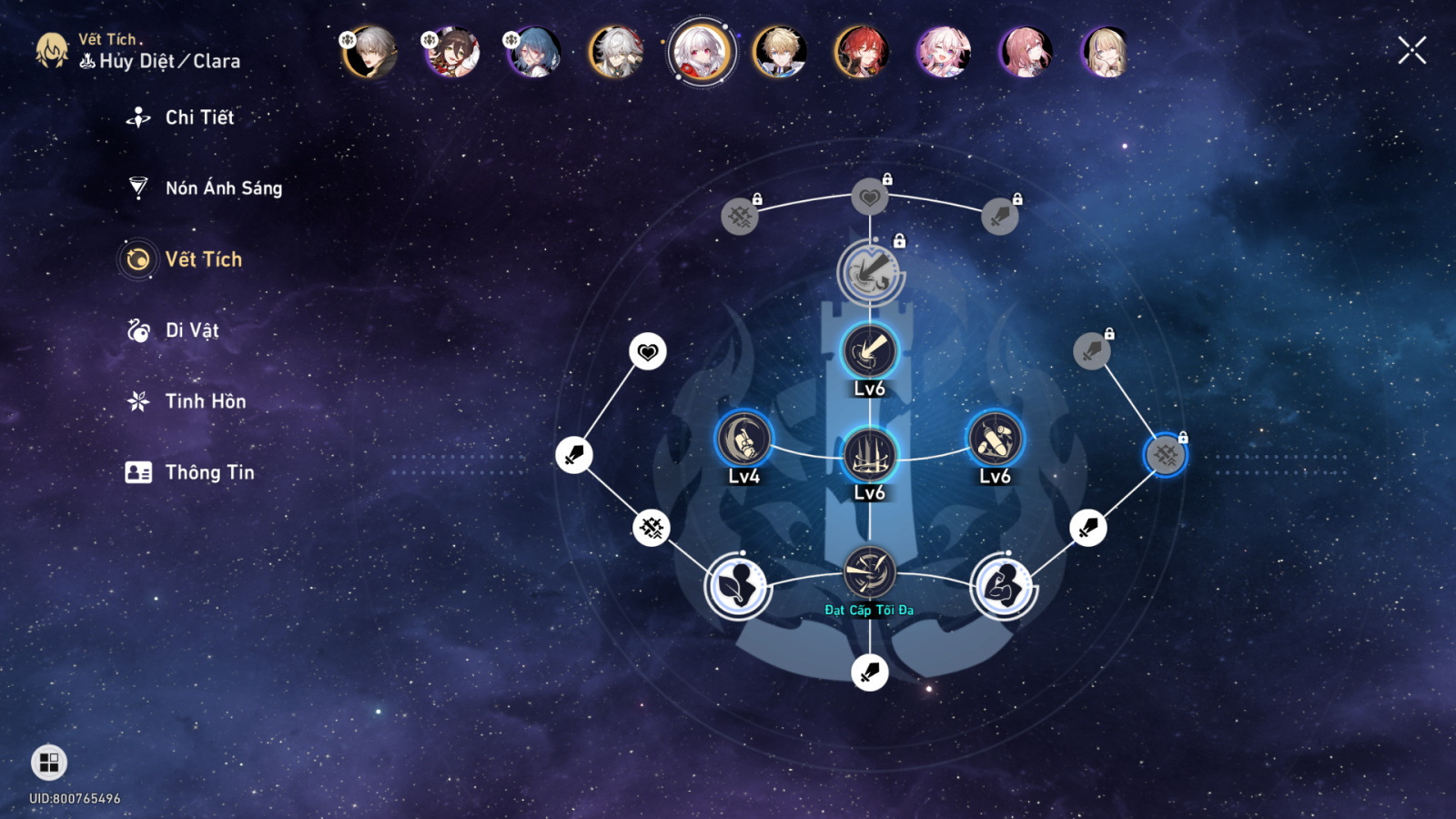Screen dimensions: 1456x819
Task: Switch to the pink-haired character with the blue-pink eyes
Action: (943, 52)
